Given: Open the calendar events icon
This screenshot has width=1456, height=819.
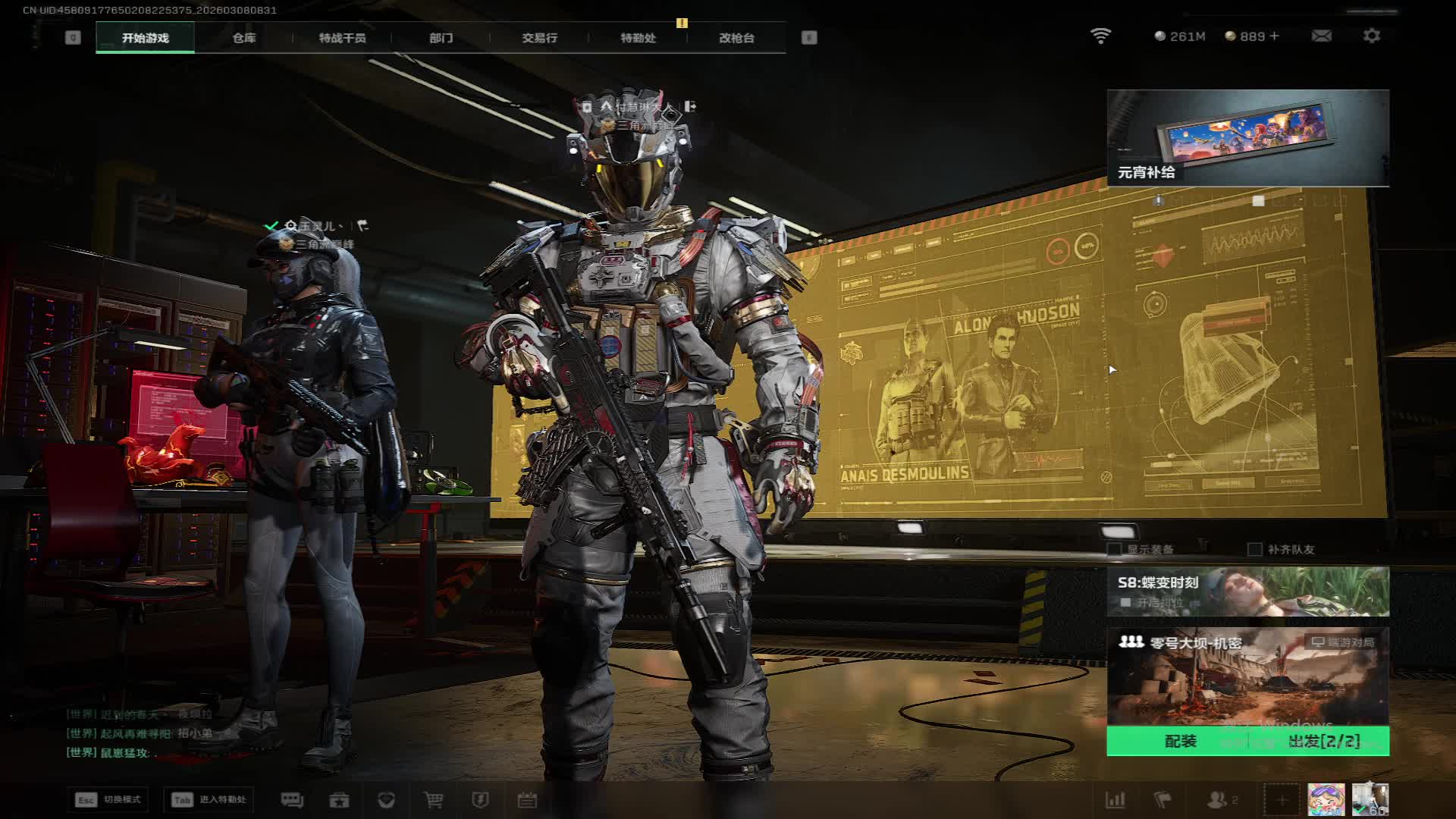Looking at the screenshot, I should (x=527, y=800).
